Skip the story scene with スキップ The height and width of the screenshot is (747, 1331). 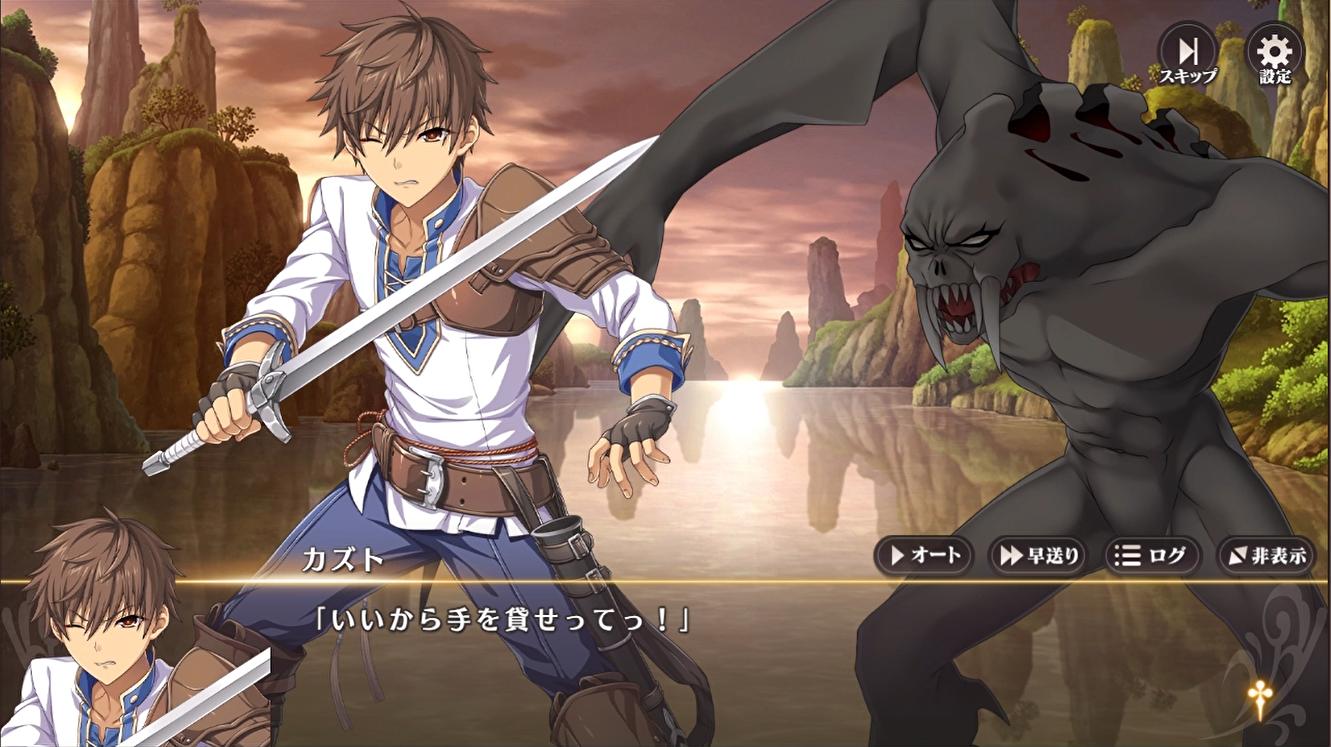[1187, 54]
